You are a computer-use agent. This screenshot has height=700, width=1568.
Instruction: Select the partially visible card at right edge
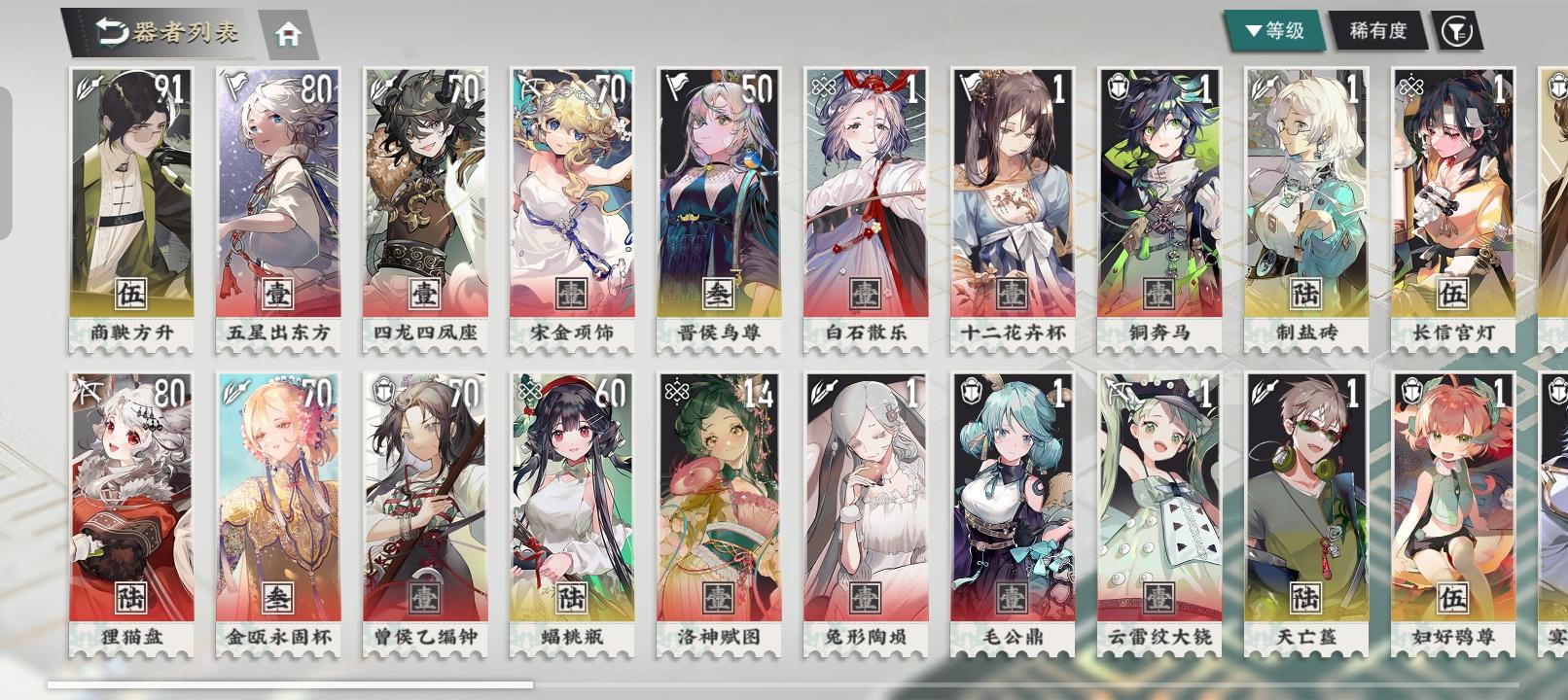coord(1554,194)
